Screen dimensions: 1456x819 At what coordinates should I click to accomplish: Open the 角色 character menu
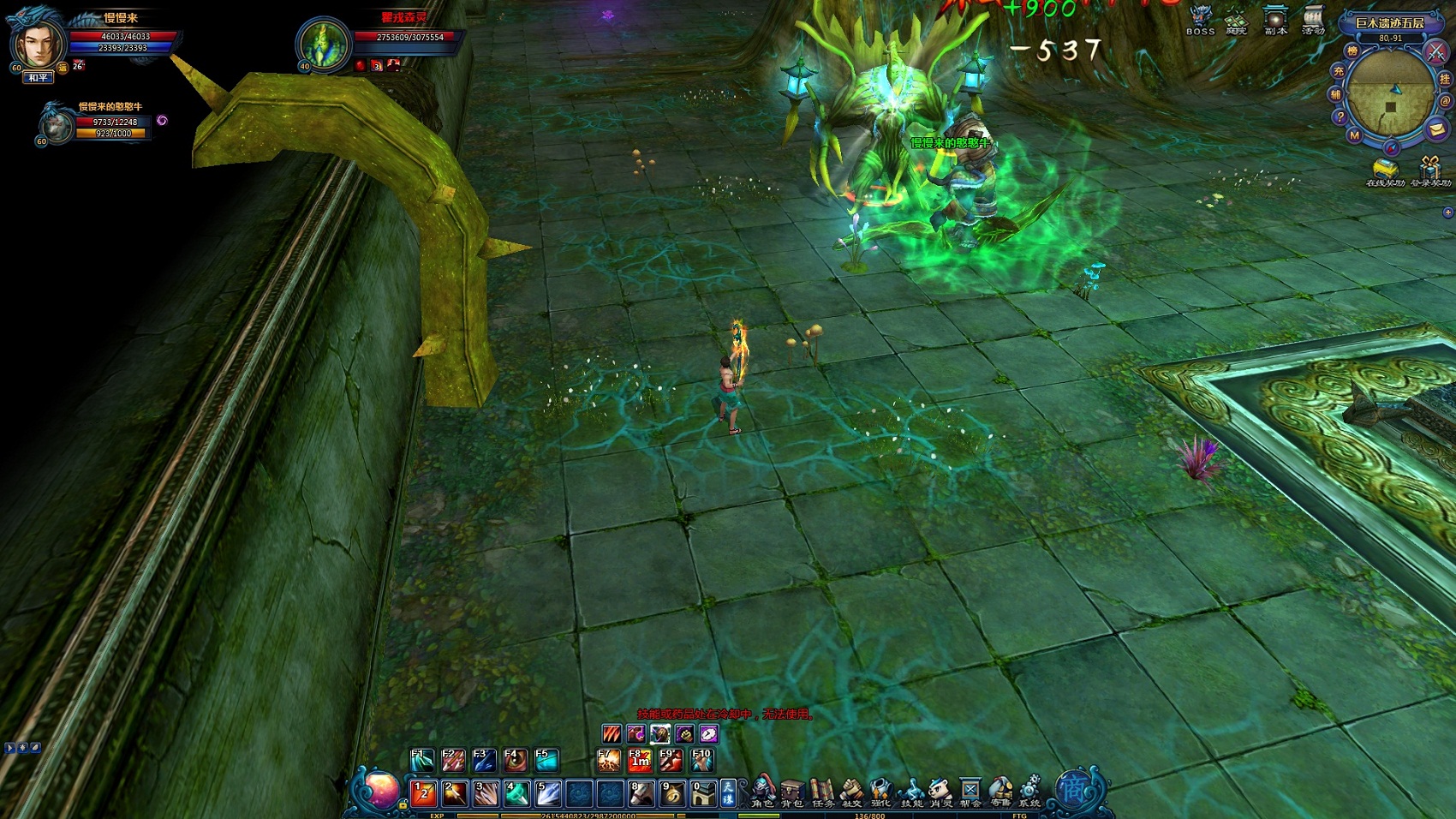tap(762, 792)
